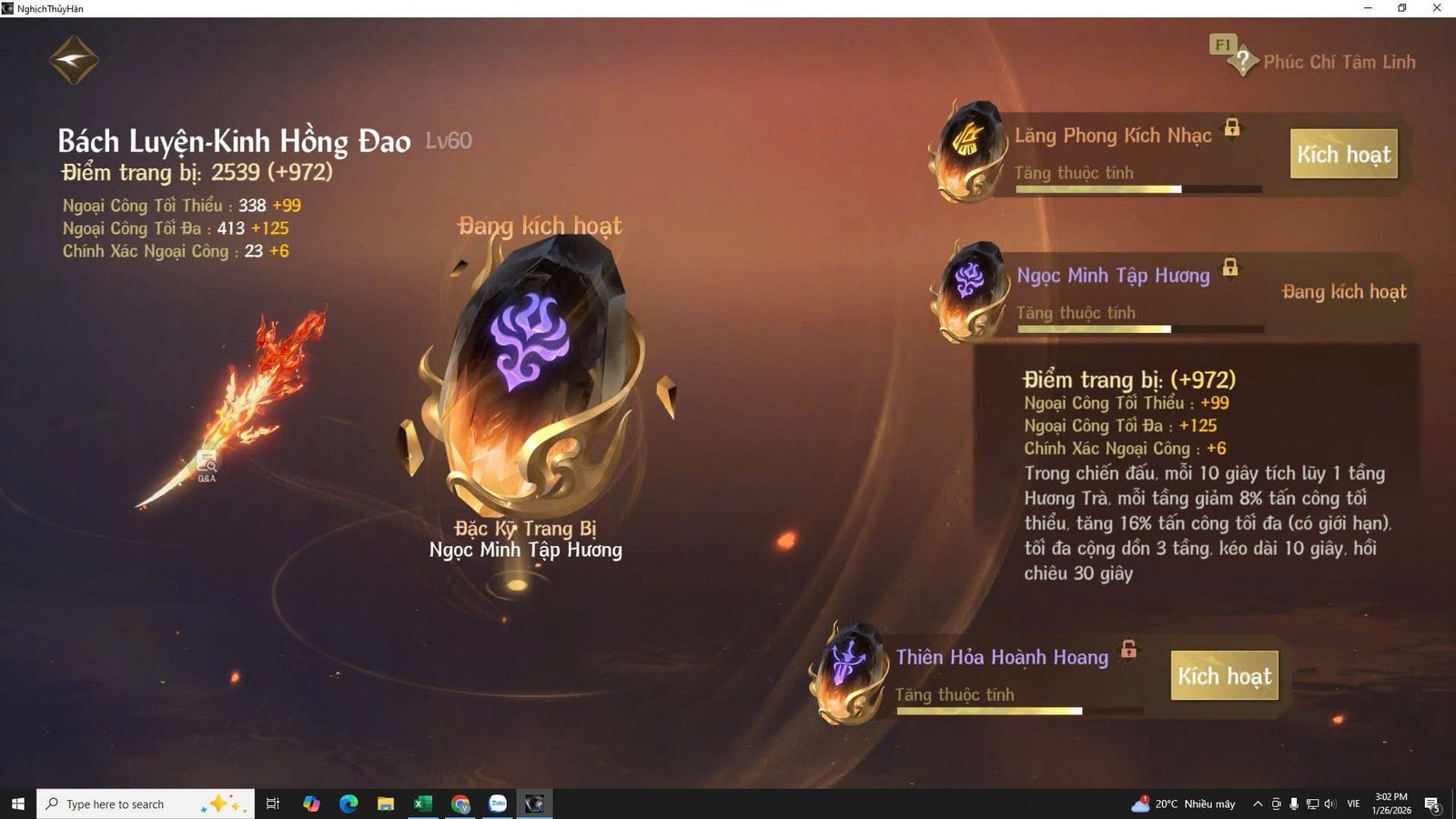Click the lock beside Lăng Phong Kích Nhạc
This screenshot has height=819, width=1456.
click(x=1234, y=130)
